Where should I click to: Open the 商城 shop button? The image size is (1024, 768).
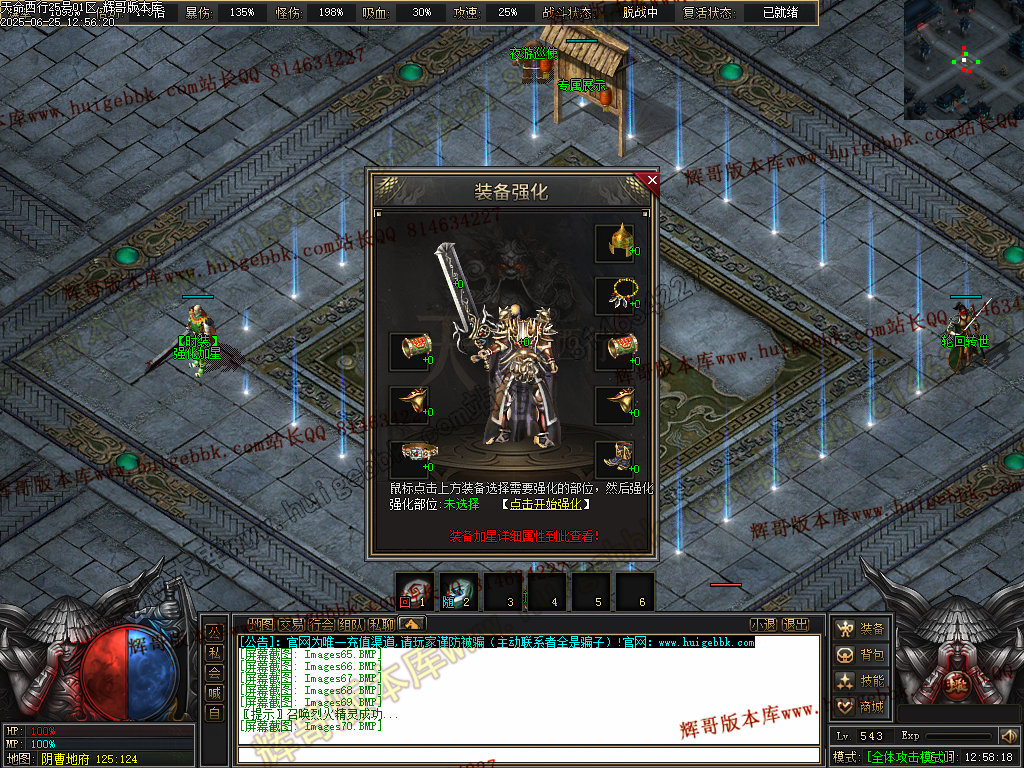pos(862,707)
